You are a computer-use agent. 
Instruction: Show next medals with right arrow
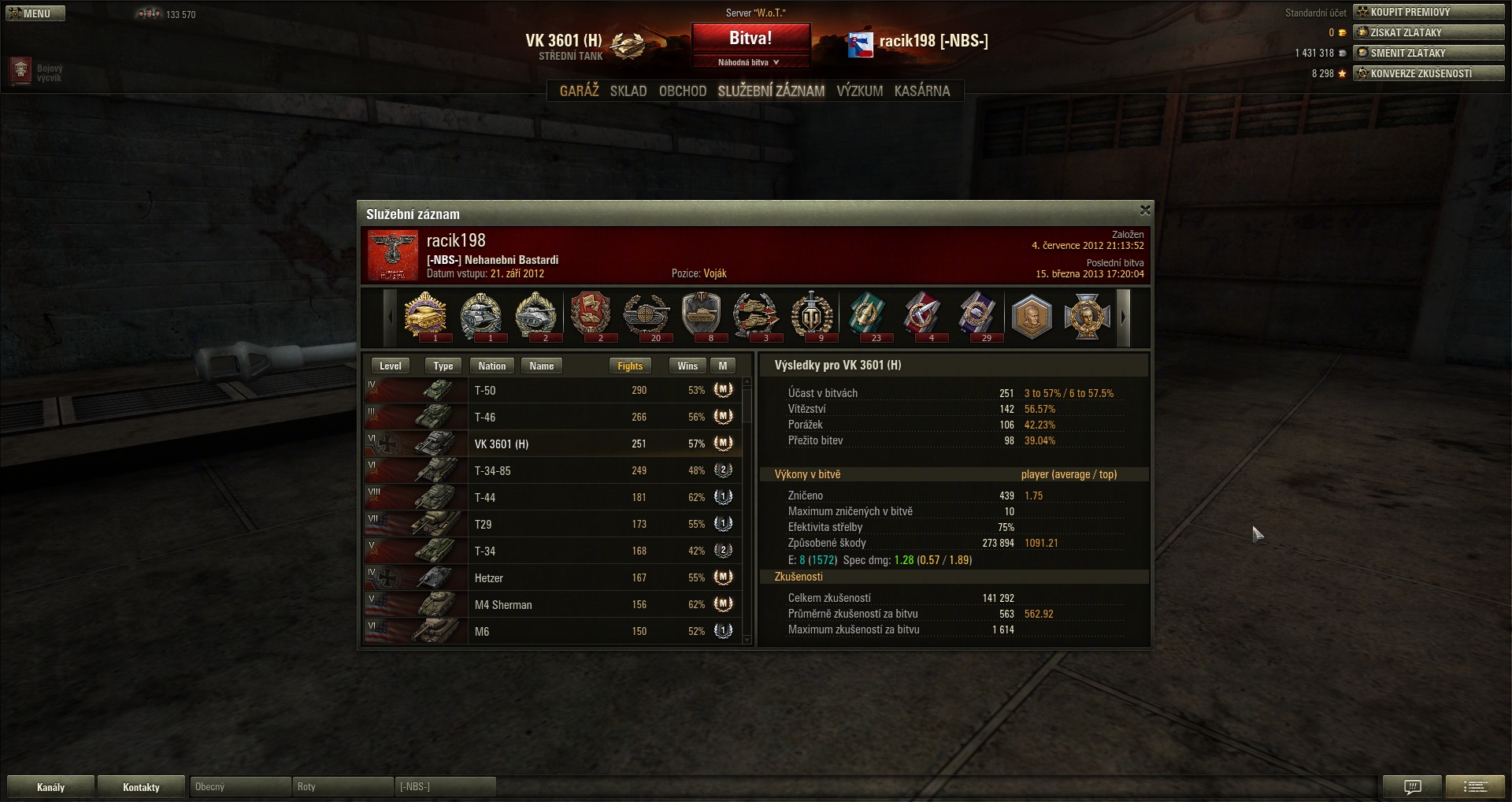click(1124, 317)
